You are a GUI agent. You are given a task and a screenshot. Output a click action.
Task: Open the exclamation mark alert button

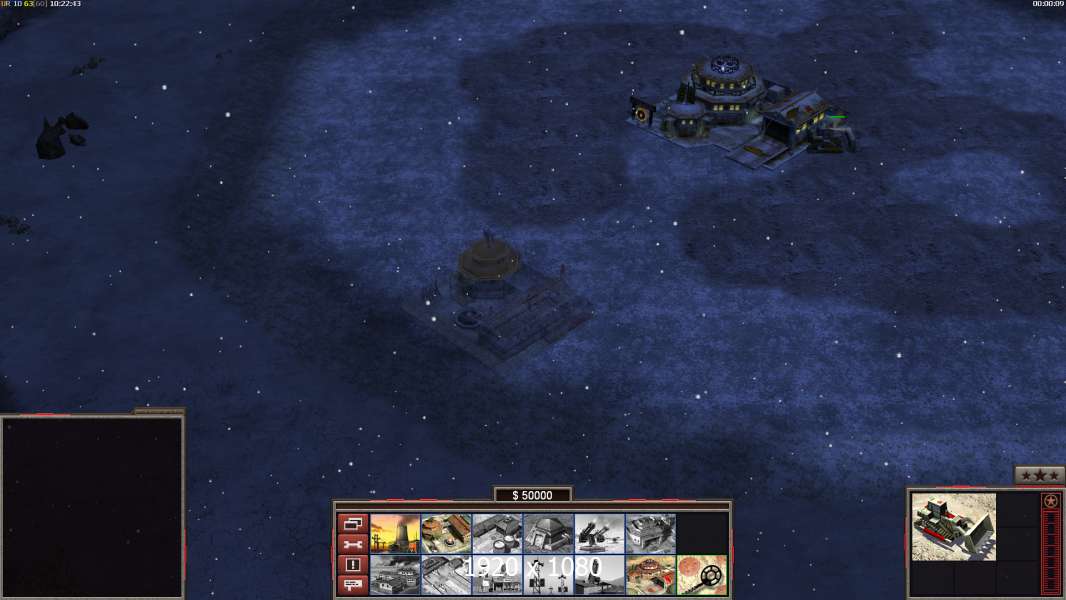click(352, 565)
